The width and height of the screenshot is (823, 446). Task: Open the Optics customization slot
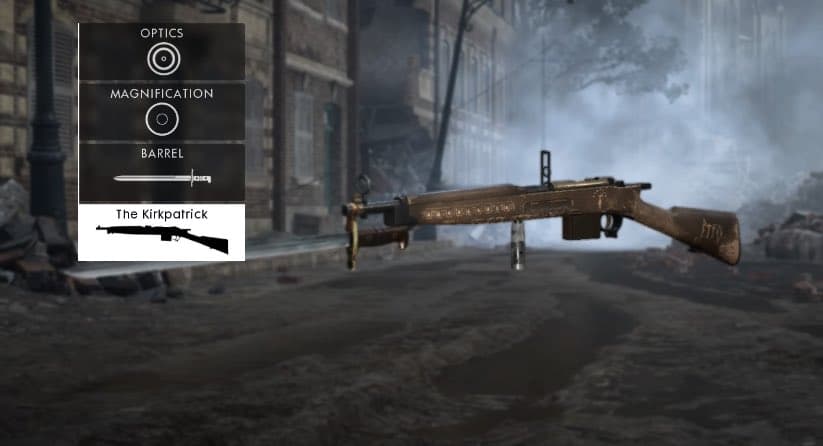click(x=161, y=52)
